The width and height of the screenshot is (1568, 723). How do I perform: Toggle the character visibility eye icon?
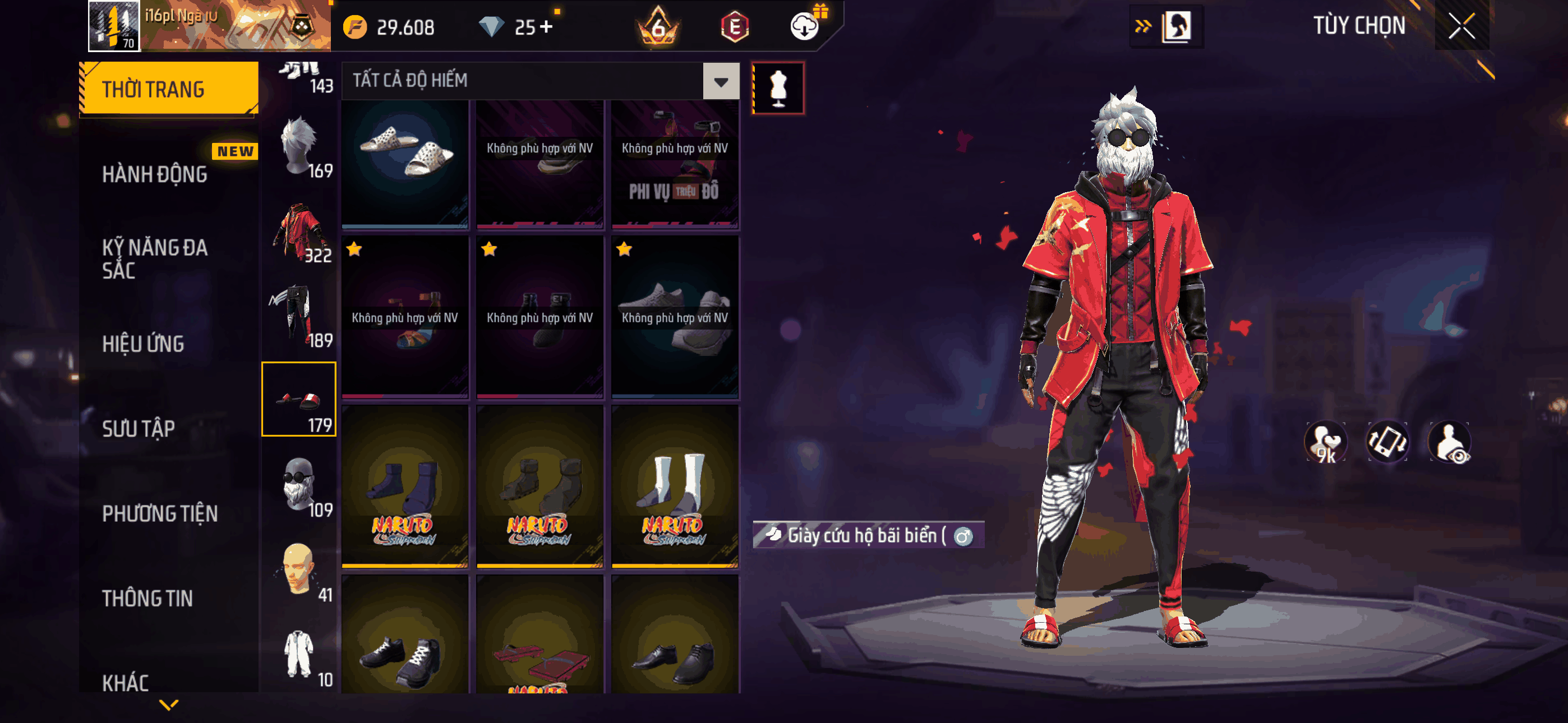point(1450,442)
